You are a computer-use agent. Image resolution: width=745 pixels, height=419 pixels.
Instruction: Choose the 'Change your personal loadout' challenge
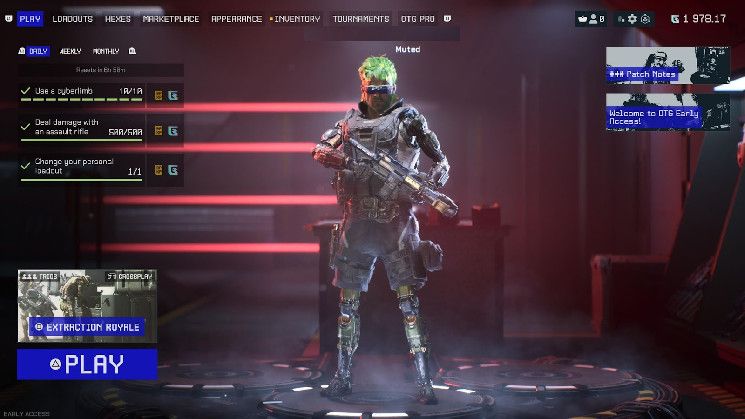pos(82,167)
